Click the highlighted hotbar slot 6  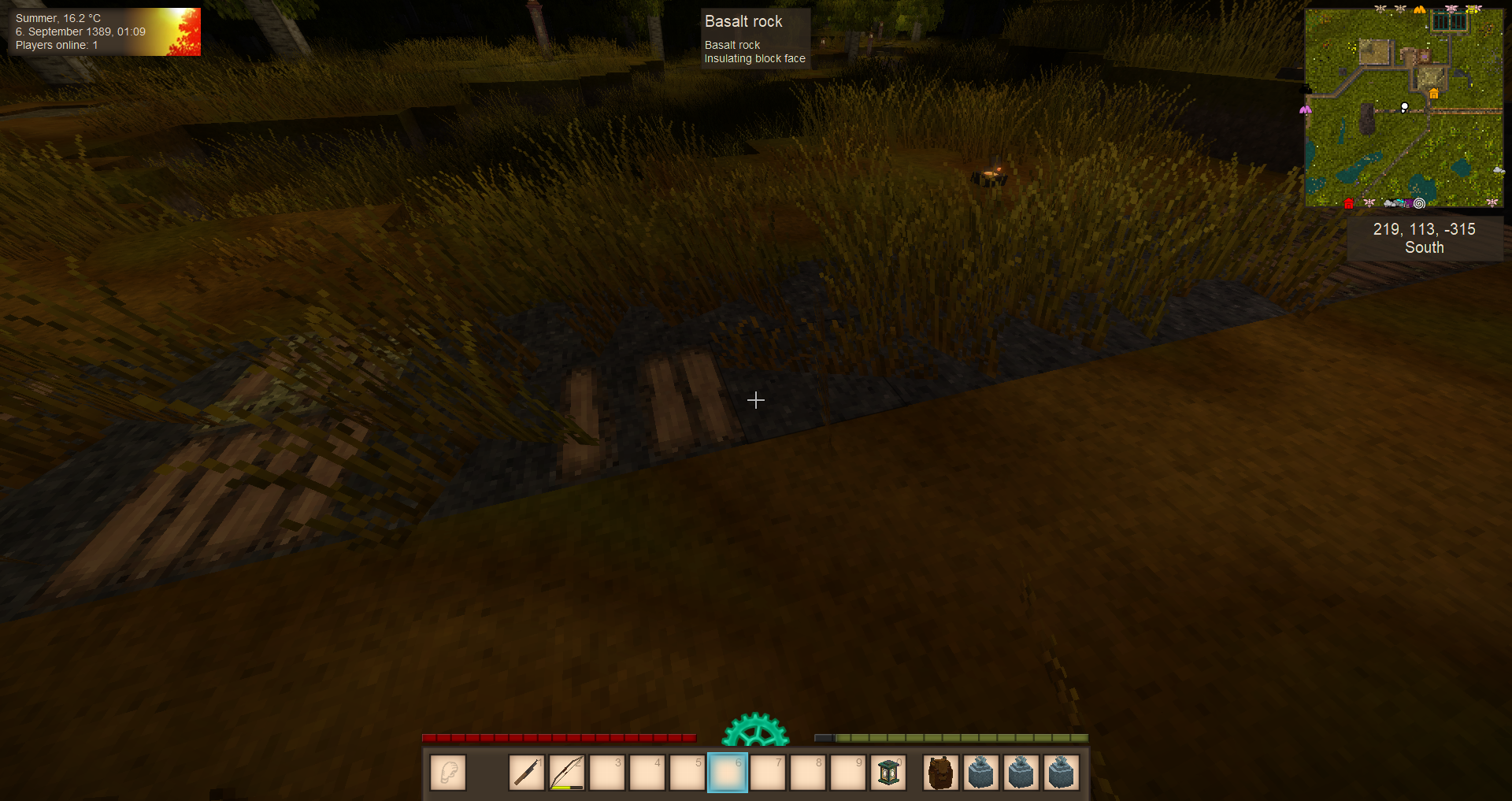pyautogui.click(x=727, y=773)
